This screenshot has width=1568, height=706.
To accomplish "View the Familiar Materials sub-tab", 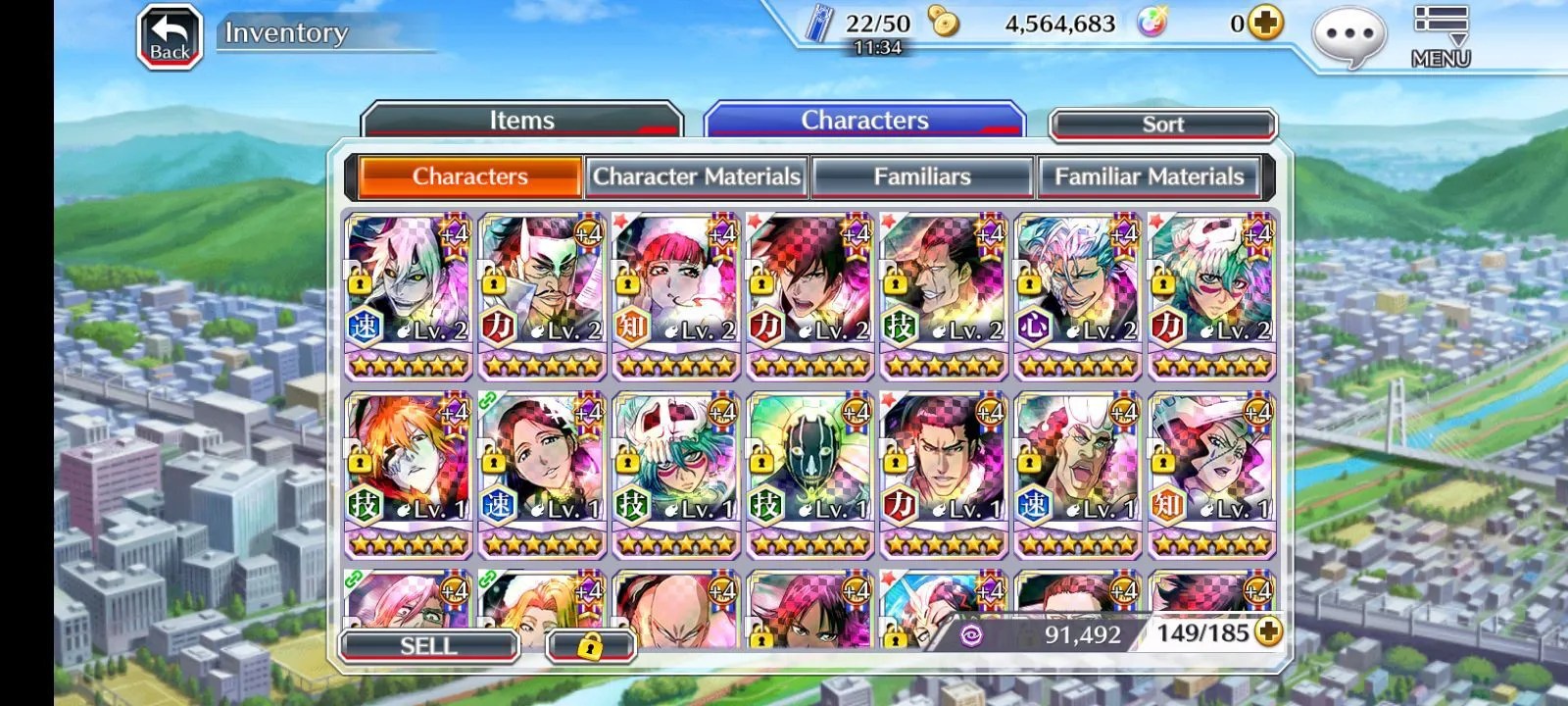I will point(1149,176).
